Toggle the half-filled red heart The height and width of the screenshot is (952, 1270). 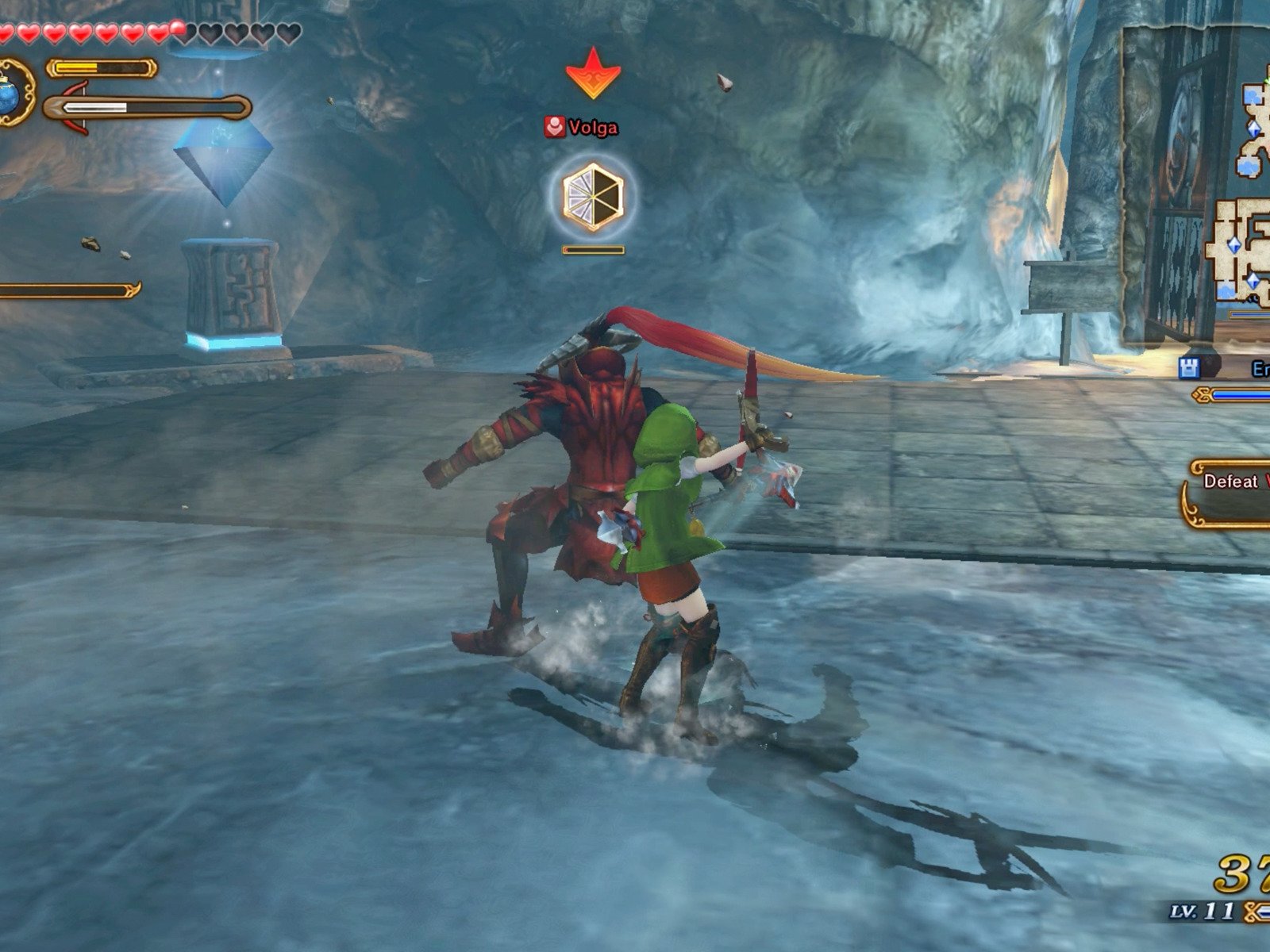pyautogui.click(x=176, y=30)
